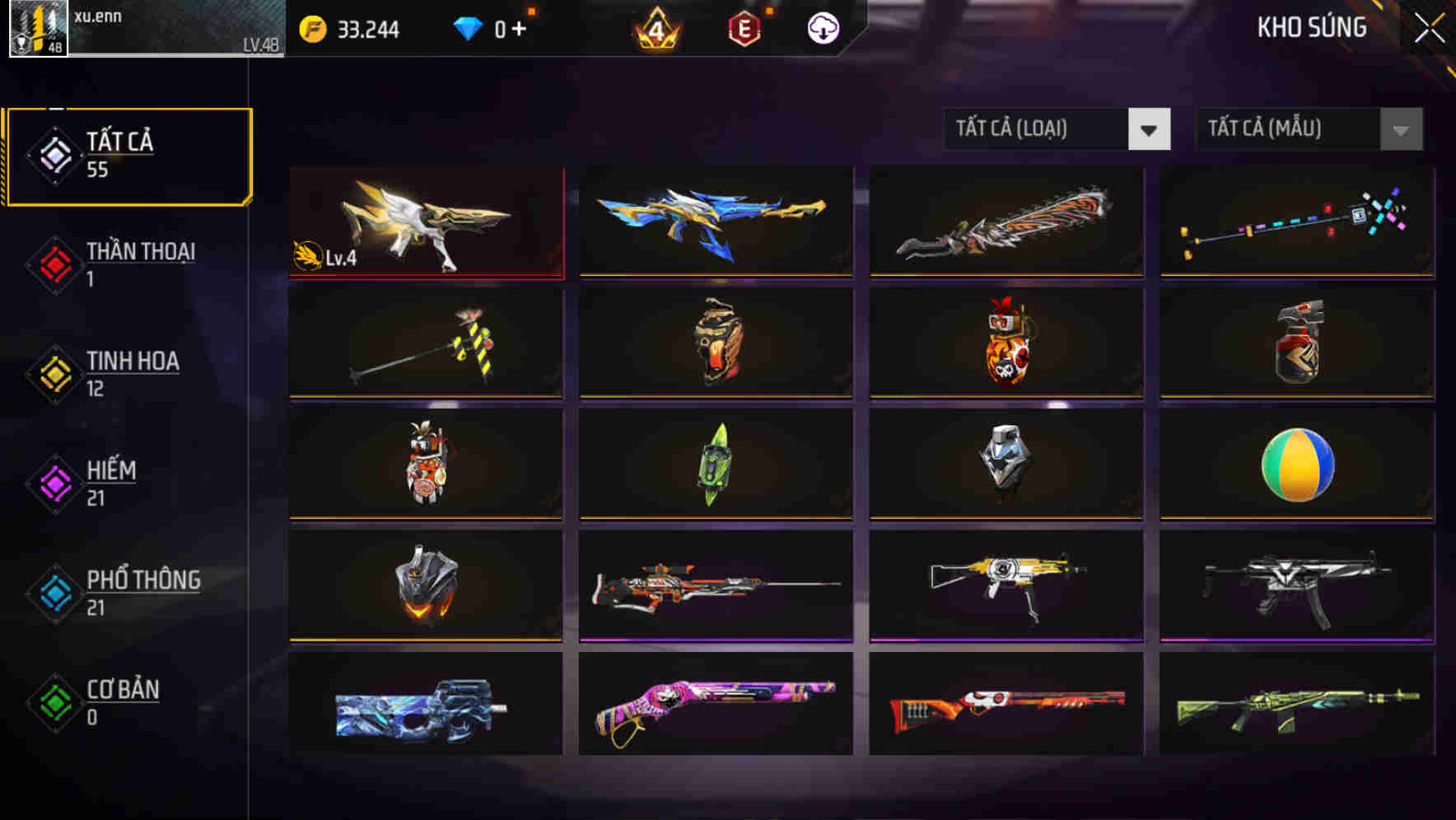Viewport: 1456px width, 820px height.
Task: Select the Tinh Hoa gold rarity icon
Action: tap(53, 374)
